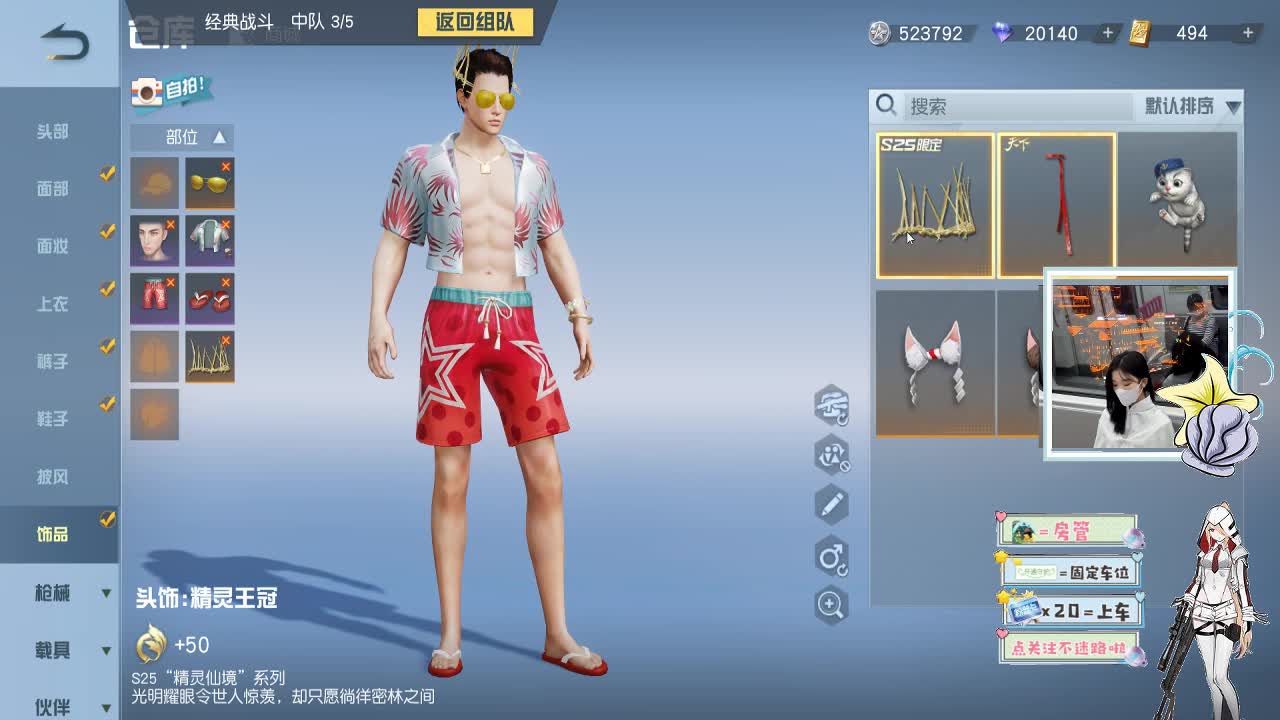Click the plus next to diamond balance
Viewport: 1280px width, 720px height.
[1108, 33]
